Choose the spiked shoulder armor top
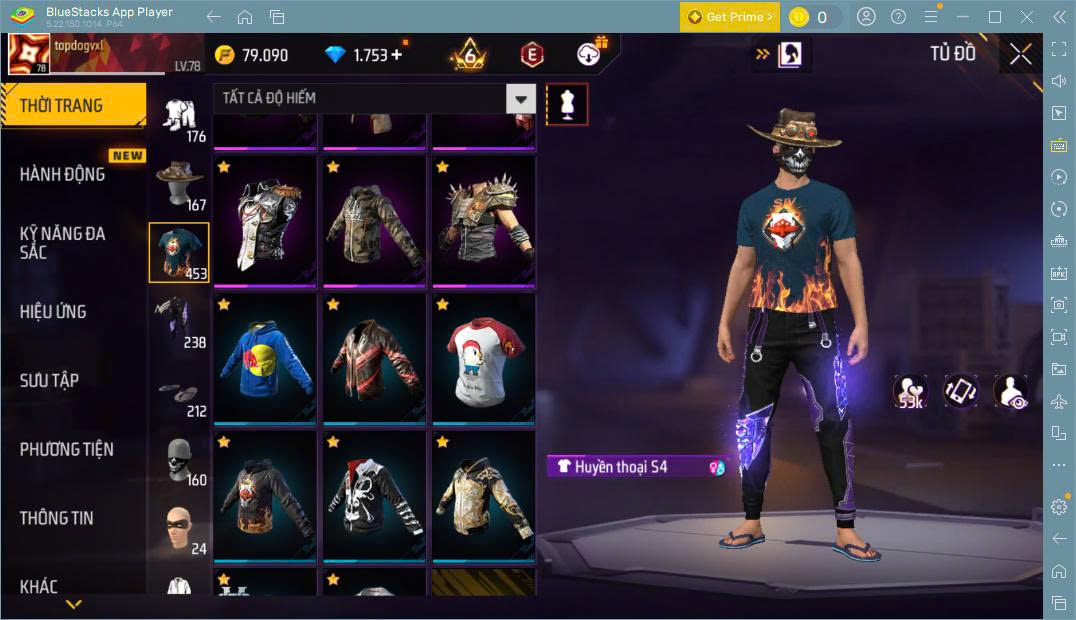This screenshot has height=620, width=1076. click(483, 219)
